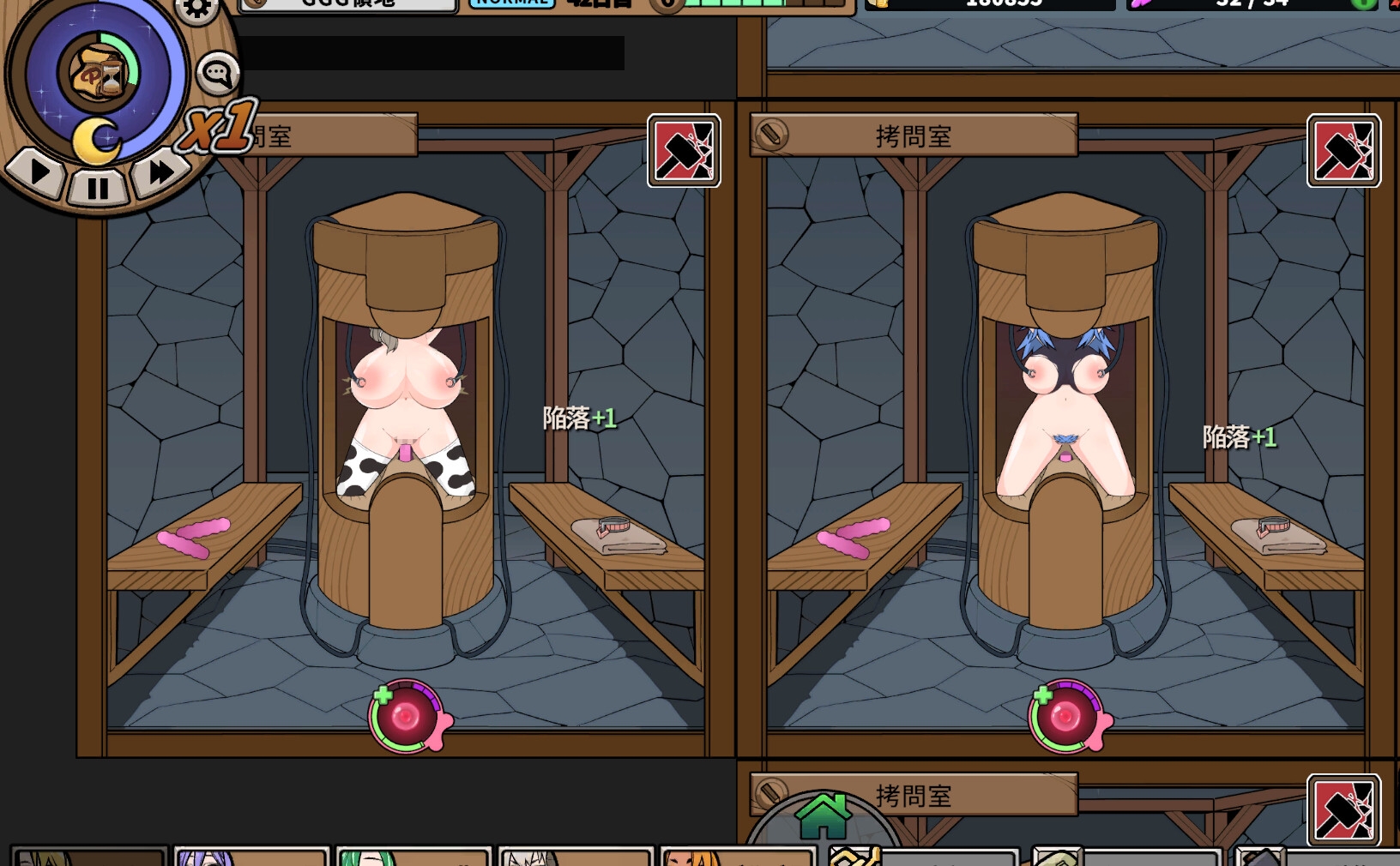Open the speech bubble chat log
The image size is (1400, 866).
point(217,74)
